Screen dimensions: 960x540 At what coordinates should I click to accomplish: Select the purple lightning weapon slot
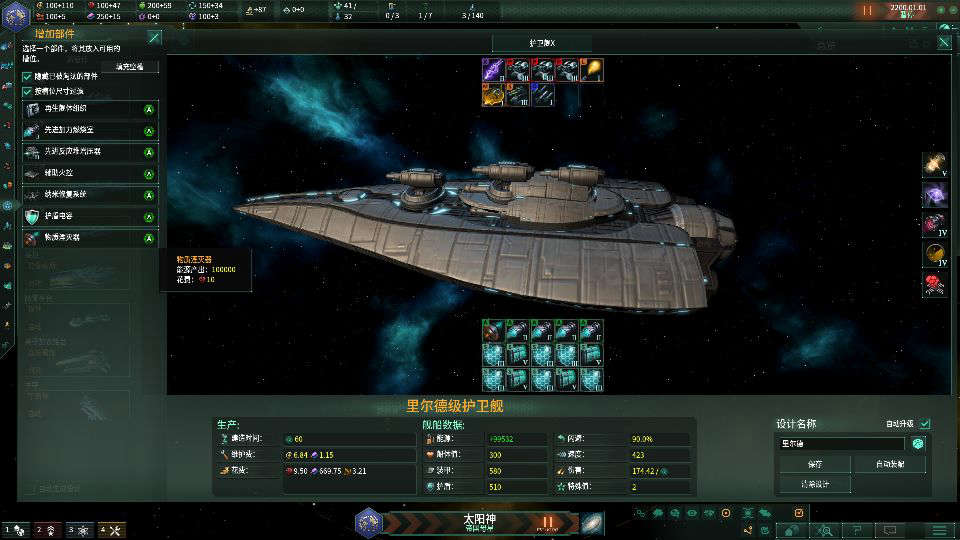(494, 69)
